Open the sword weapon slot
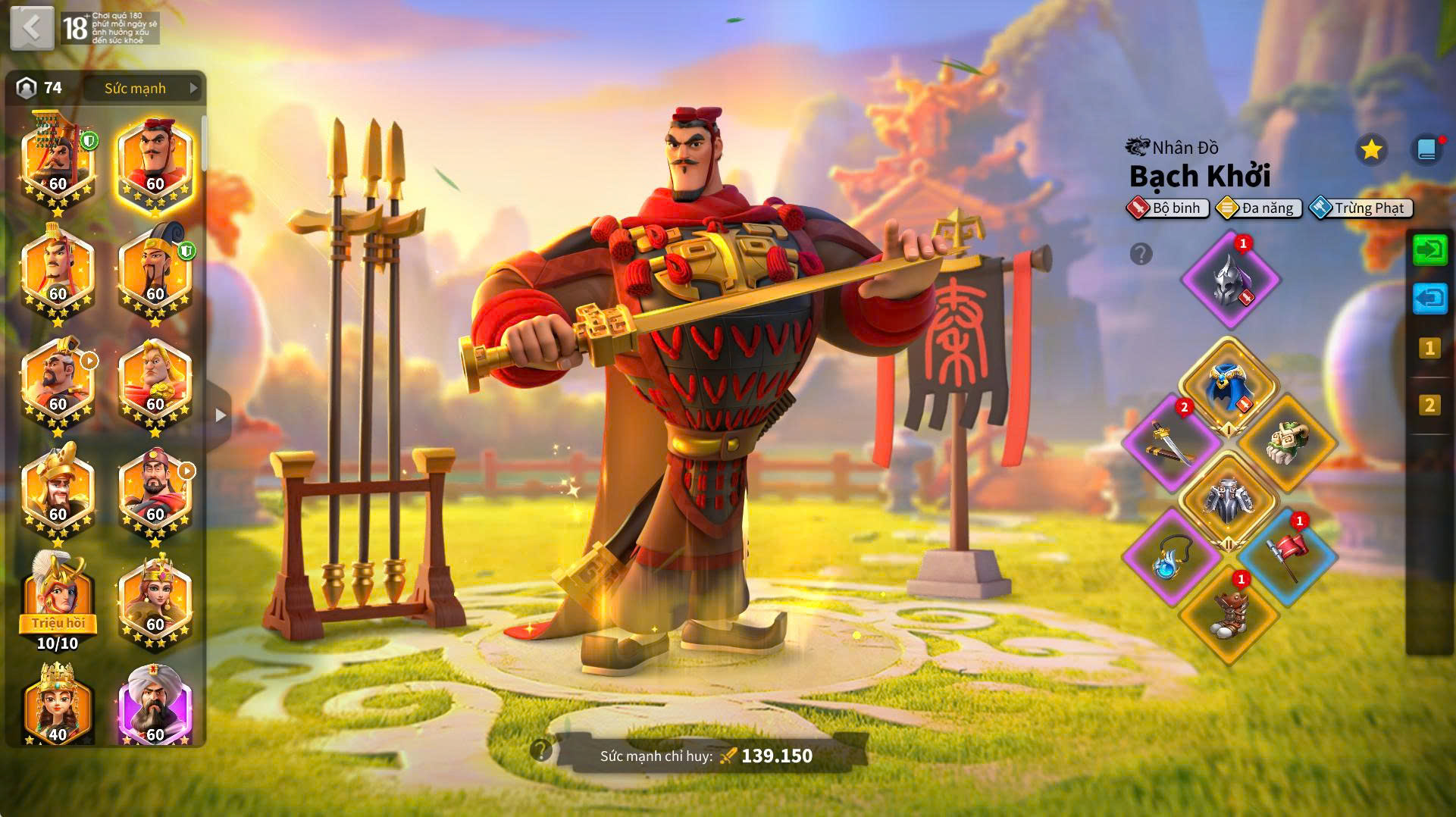1456x817 pixels. (x=1171, y=443)
